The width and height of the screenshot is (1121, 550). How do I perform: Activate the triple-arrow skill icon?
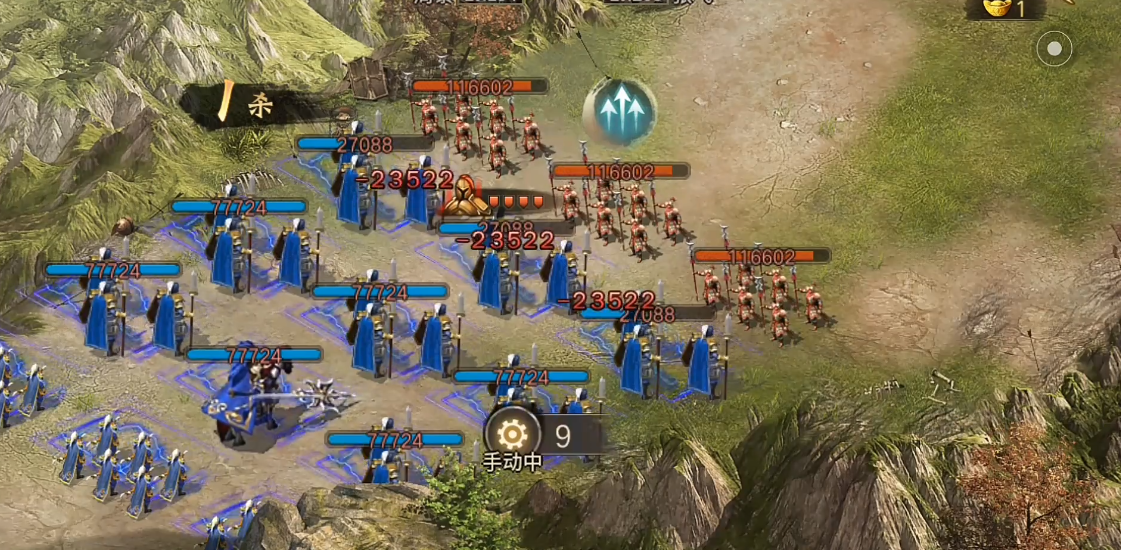click(619, 110)
